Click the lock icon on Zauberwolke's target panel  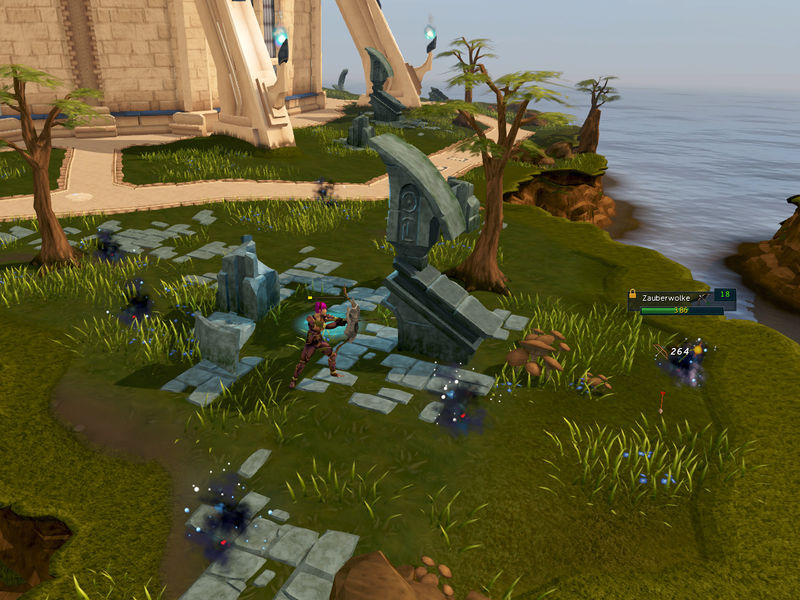634,296
